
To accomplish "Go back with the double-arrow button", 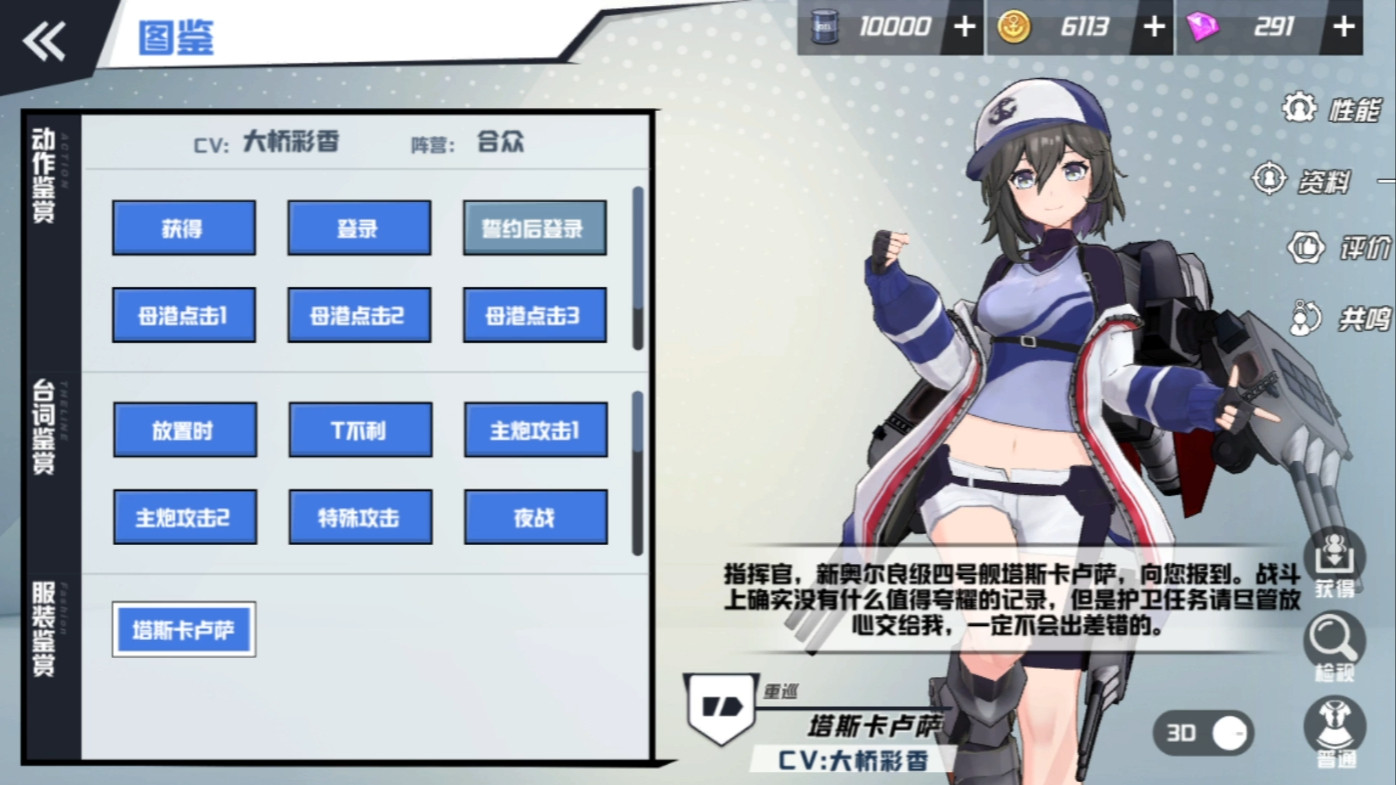I will pos(44,42).
